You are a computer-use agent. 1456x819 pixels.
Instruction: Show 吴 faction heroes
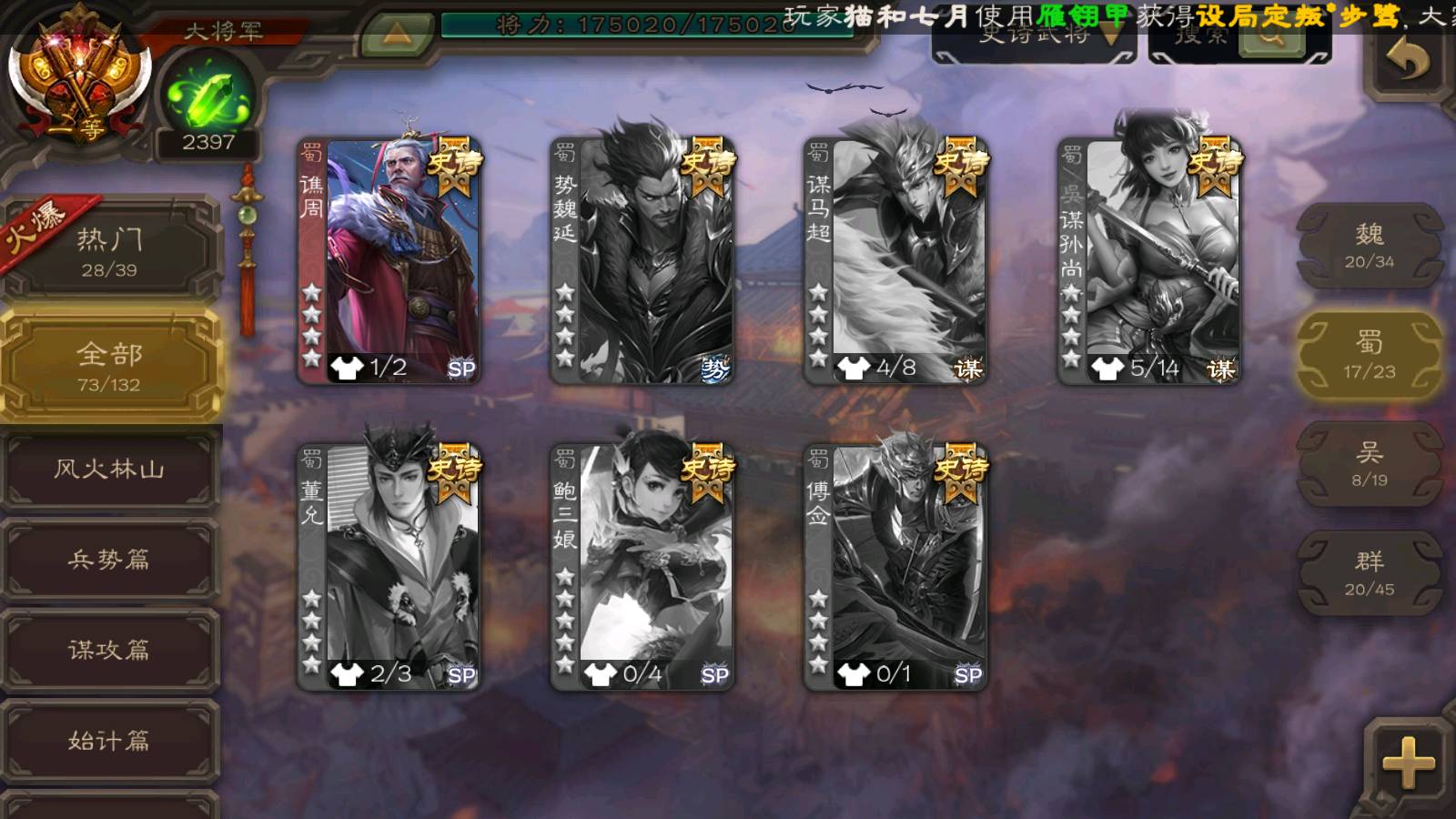1369,464
